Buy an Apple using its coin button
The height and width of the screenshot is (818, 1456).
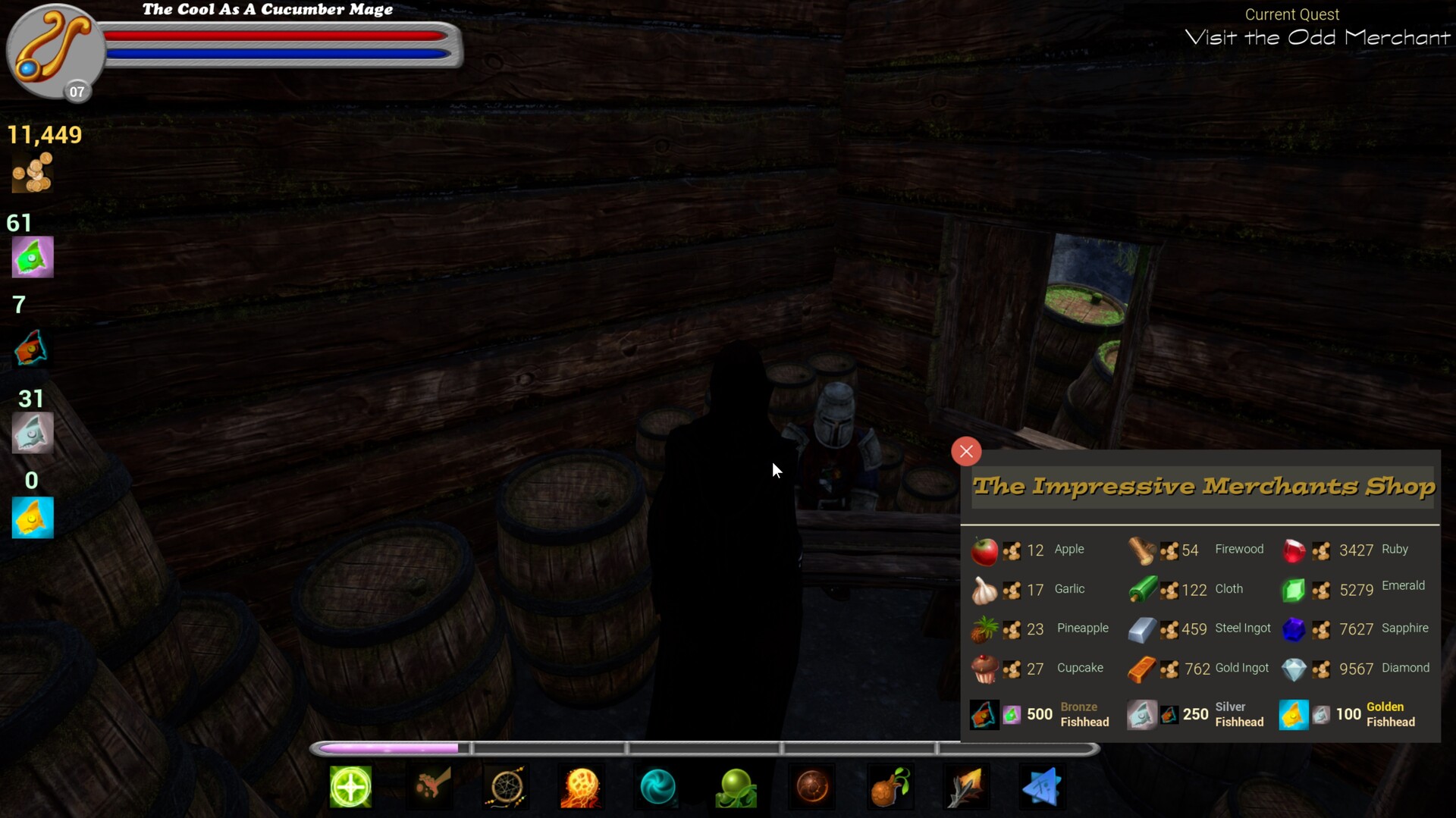click(1011, 550)
